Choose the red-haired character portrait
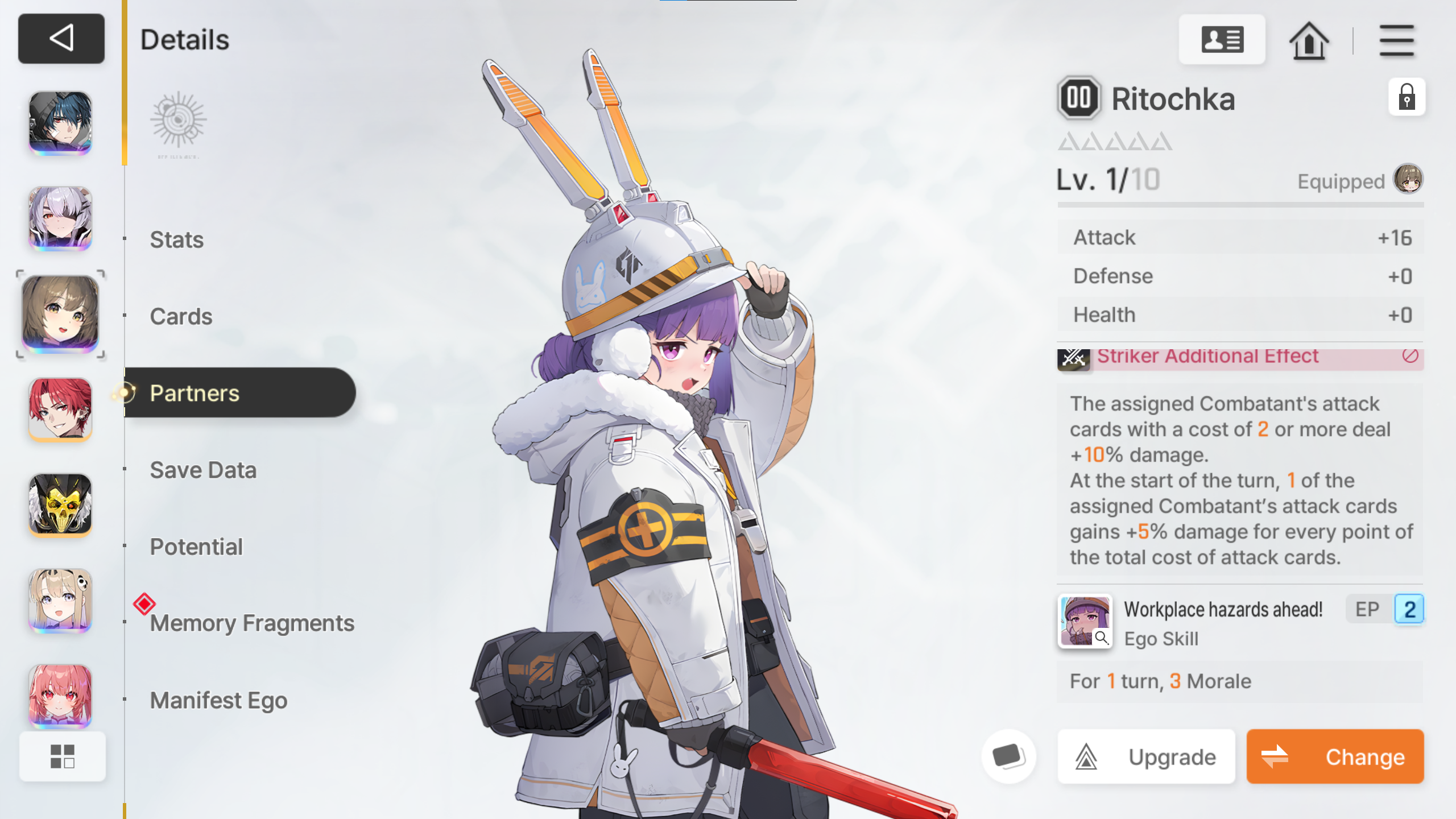The width and height of the screenshot is (1456, 819). point(60,409)
